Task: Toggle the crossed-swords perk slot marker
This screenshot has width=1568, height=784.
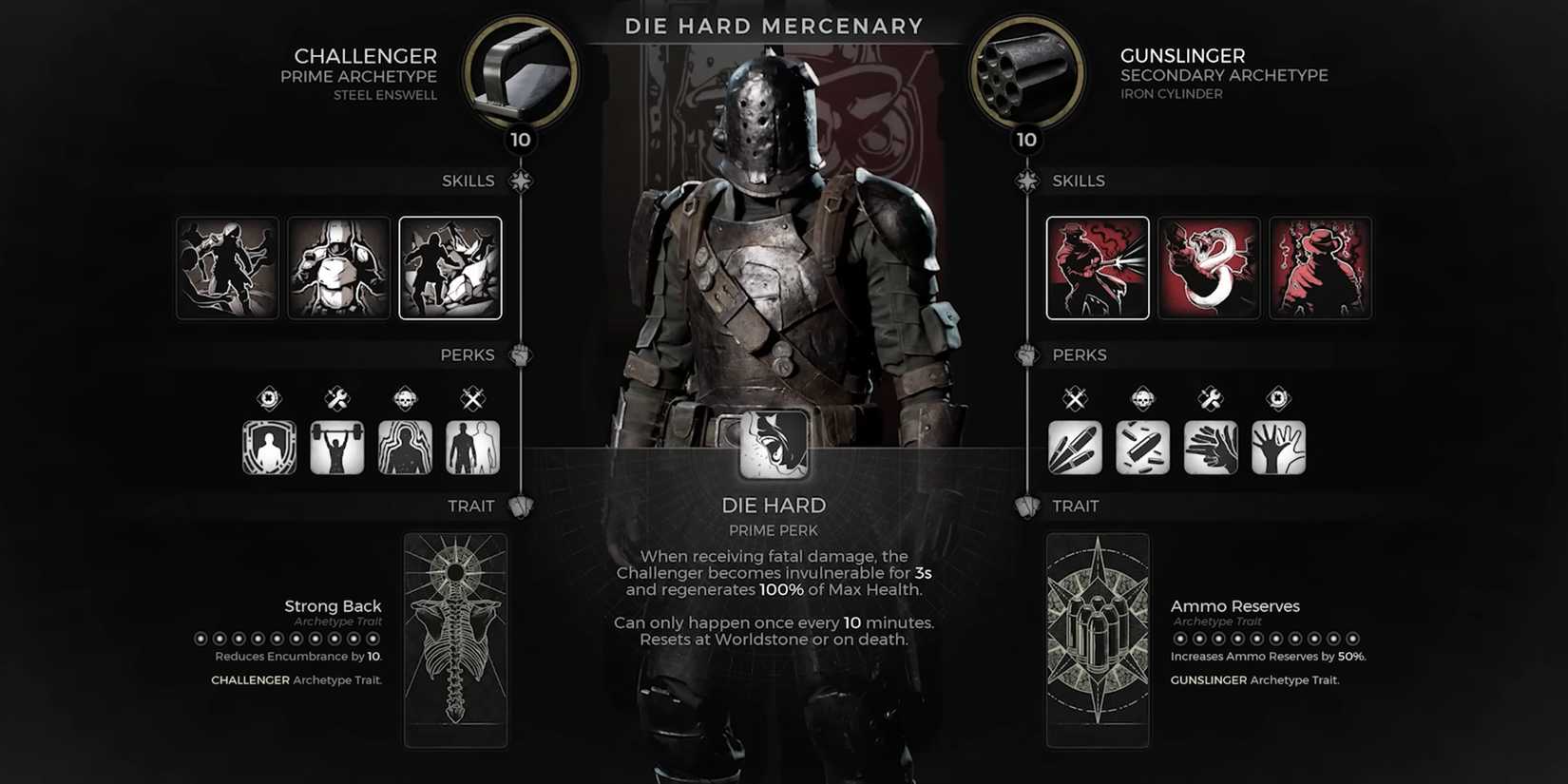Action: [x=473, y=399]
